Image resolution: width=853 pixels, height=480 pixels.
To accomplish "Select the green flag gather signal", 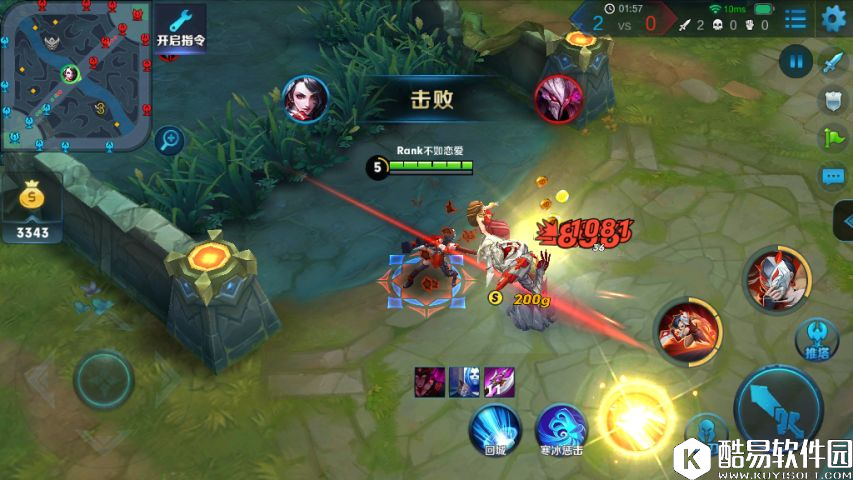I will coord(832,138).
